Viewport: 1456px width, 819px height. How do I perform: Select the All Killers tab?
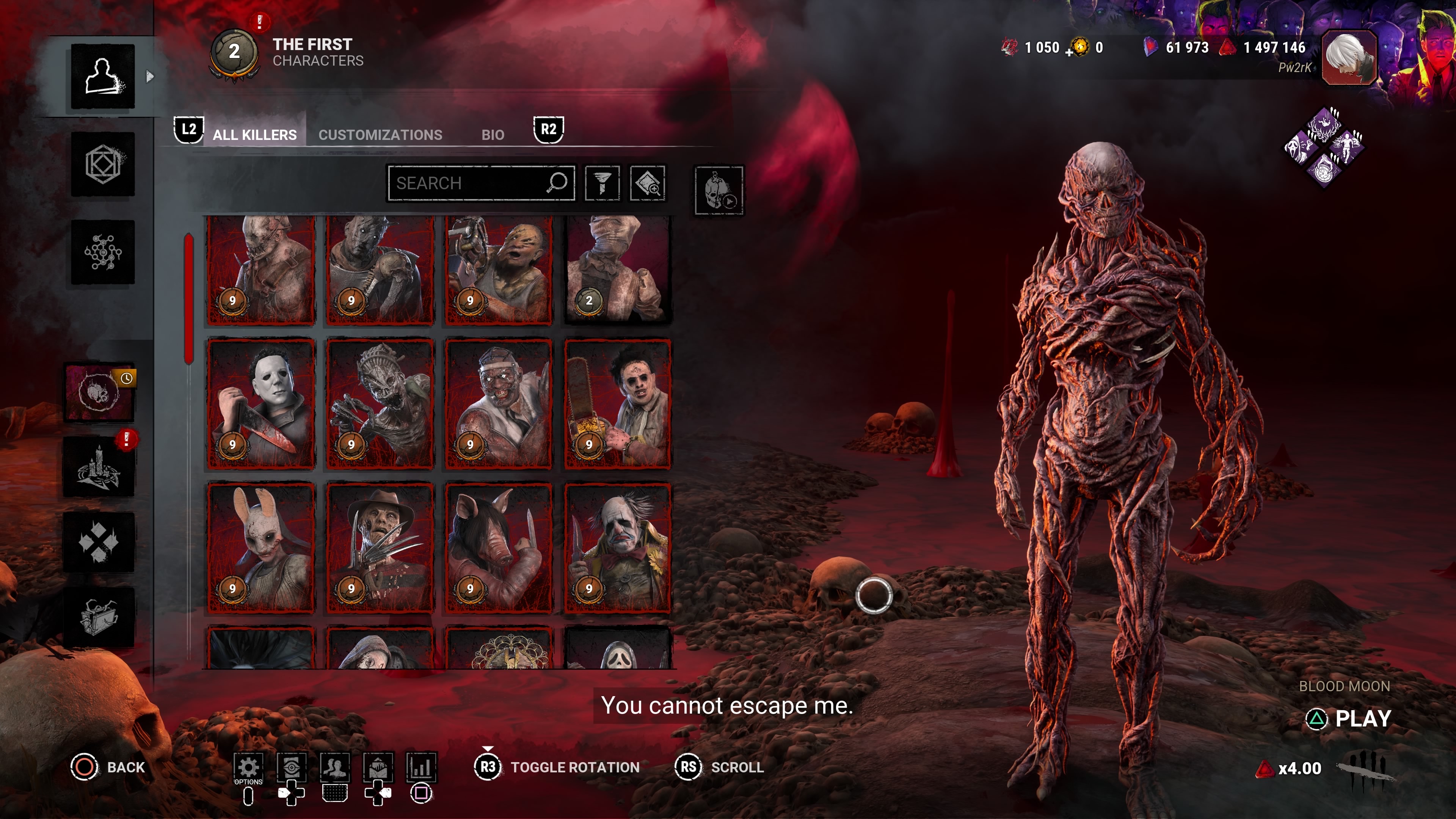(x=254, y=135)
